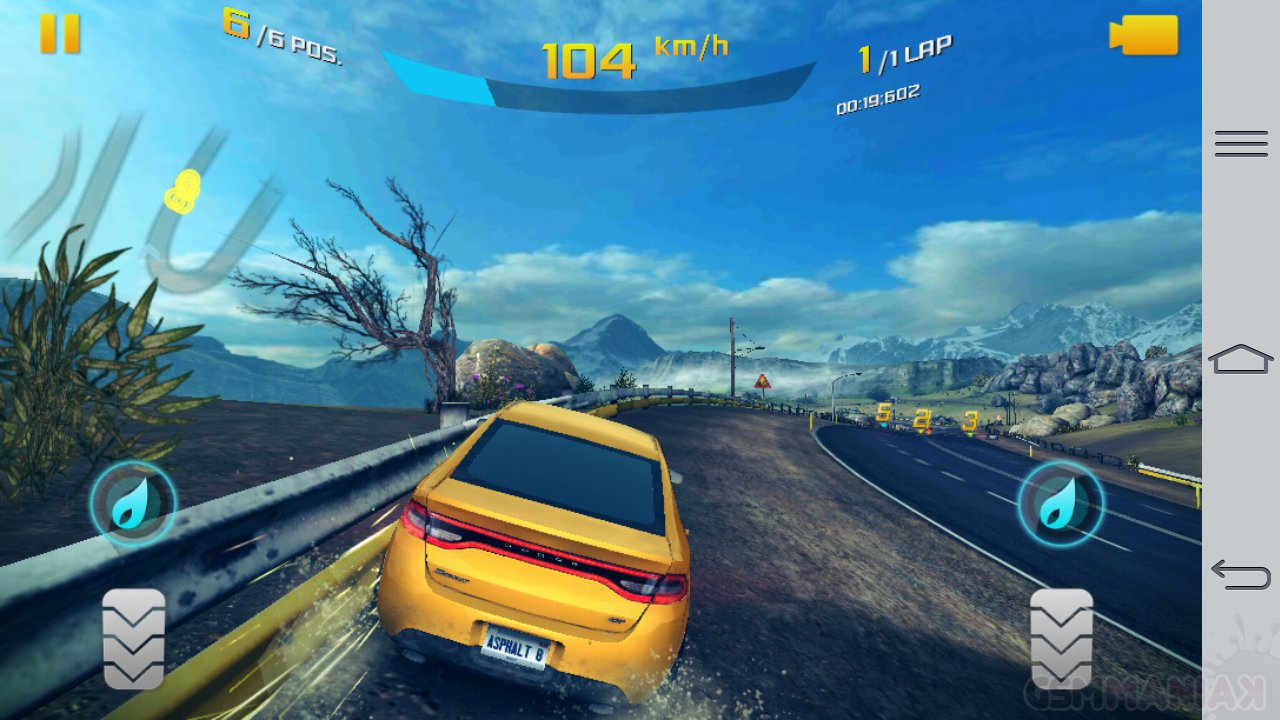Image resolution: width=1280 pixels, height=720 pixels.
Task: Tap the Android back button
Action: [1241, 573]
